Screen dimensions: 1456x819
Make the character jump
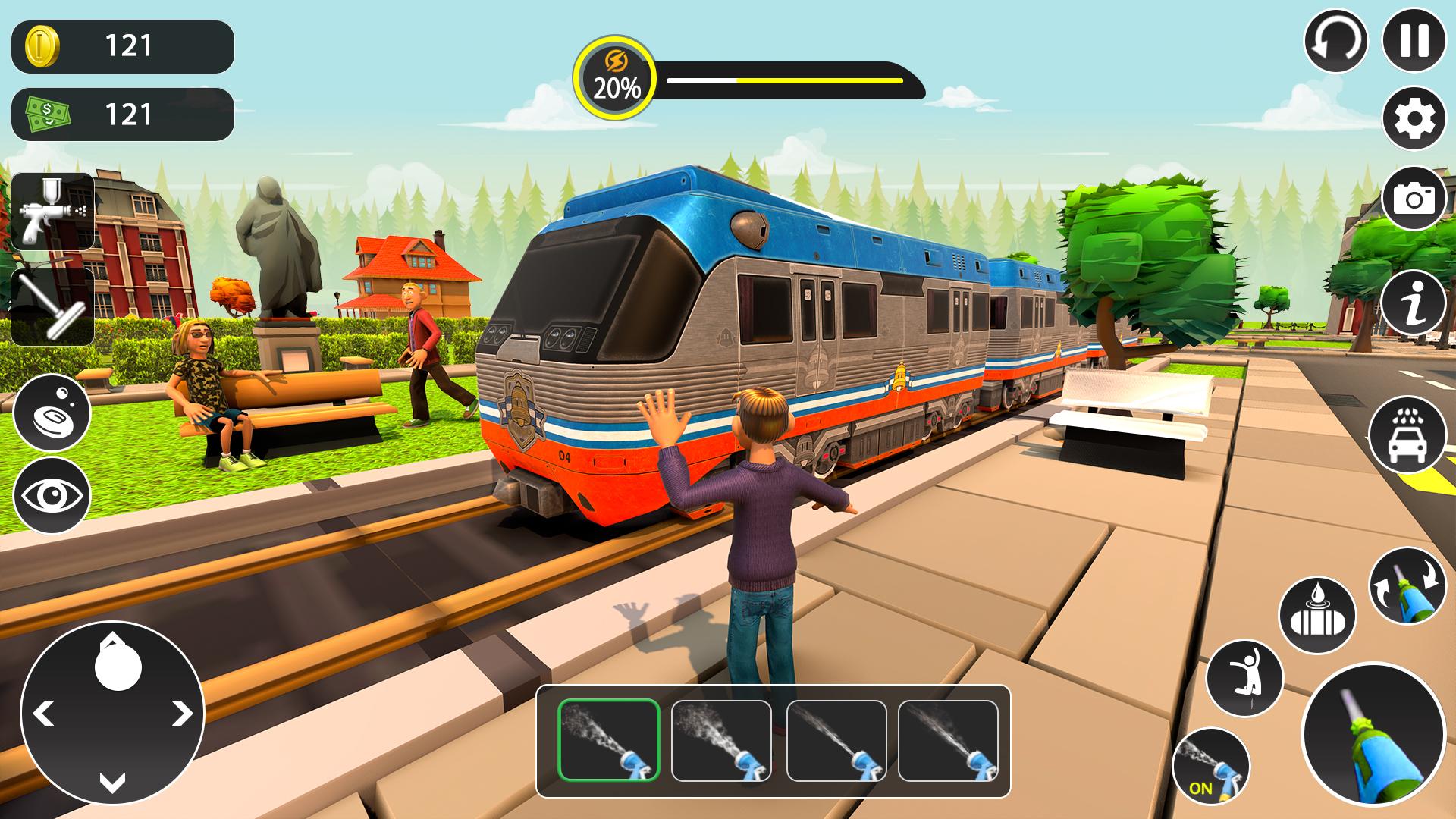pos(1244,677)
